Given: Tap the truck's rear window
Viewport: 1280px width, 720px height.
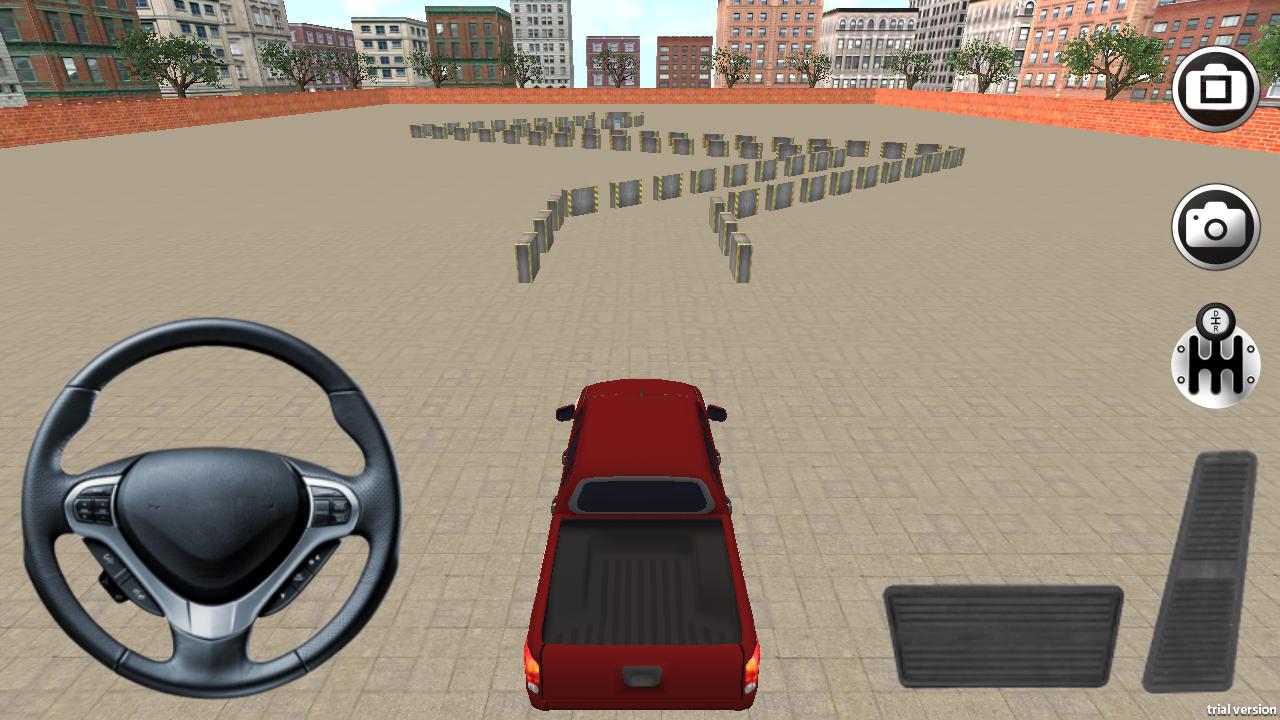Looking at the screenshot, I should coord(645,495).
